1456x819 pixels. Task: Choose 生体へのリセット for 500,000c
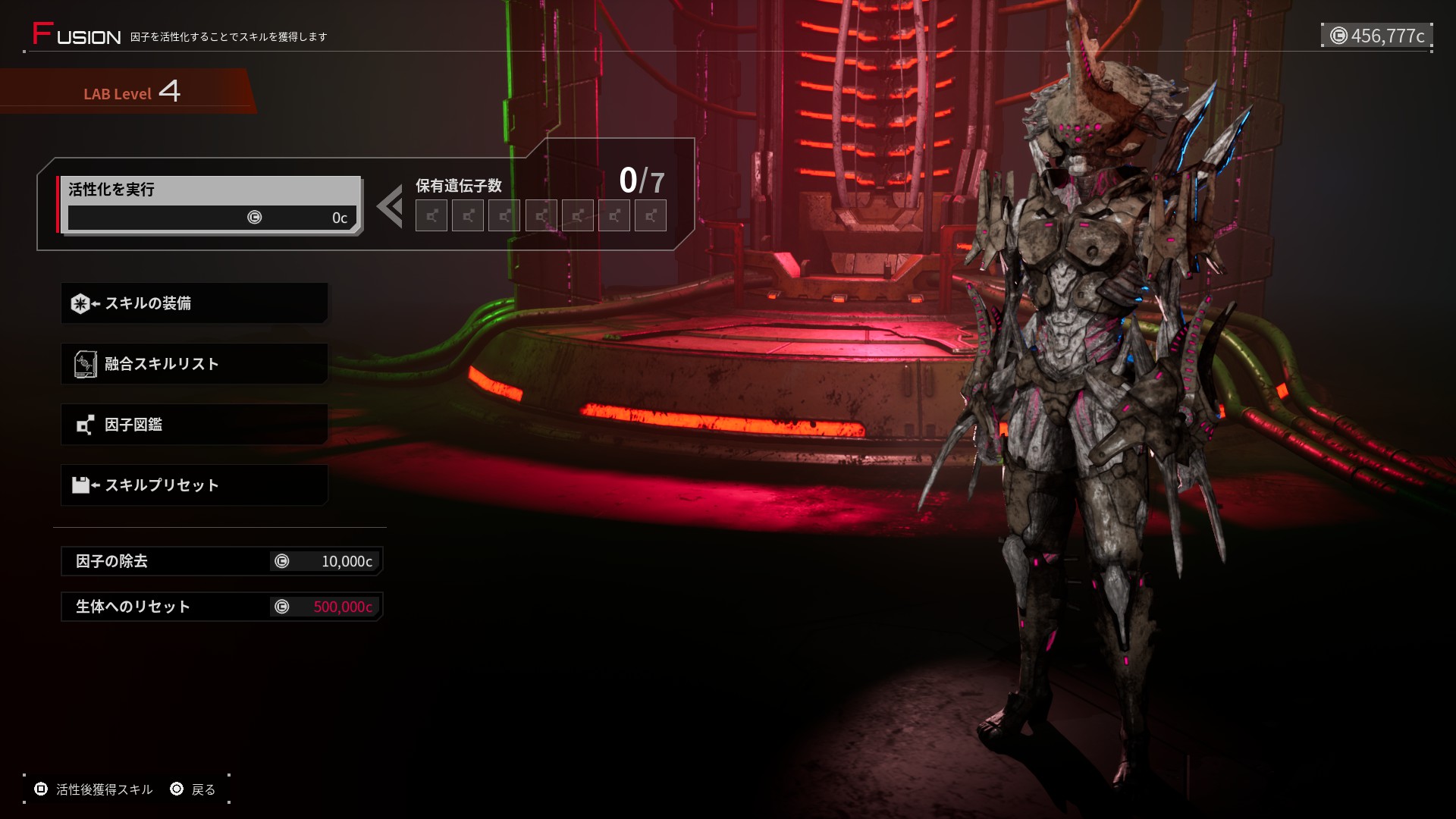[221, 607]
